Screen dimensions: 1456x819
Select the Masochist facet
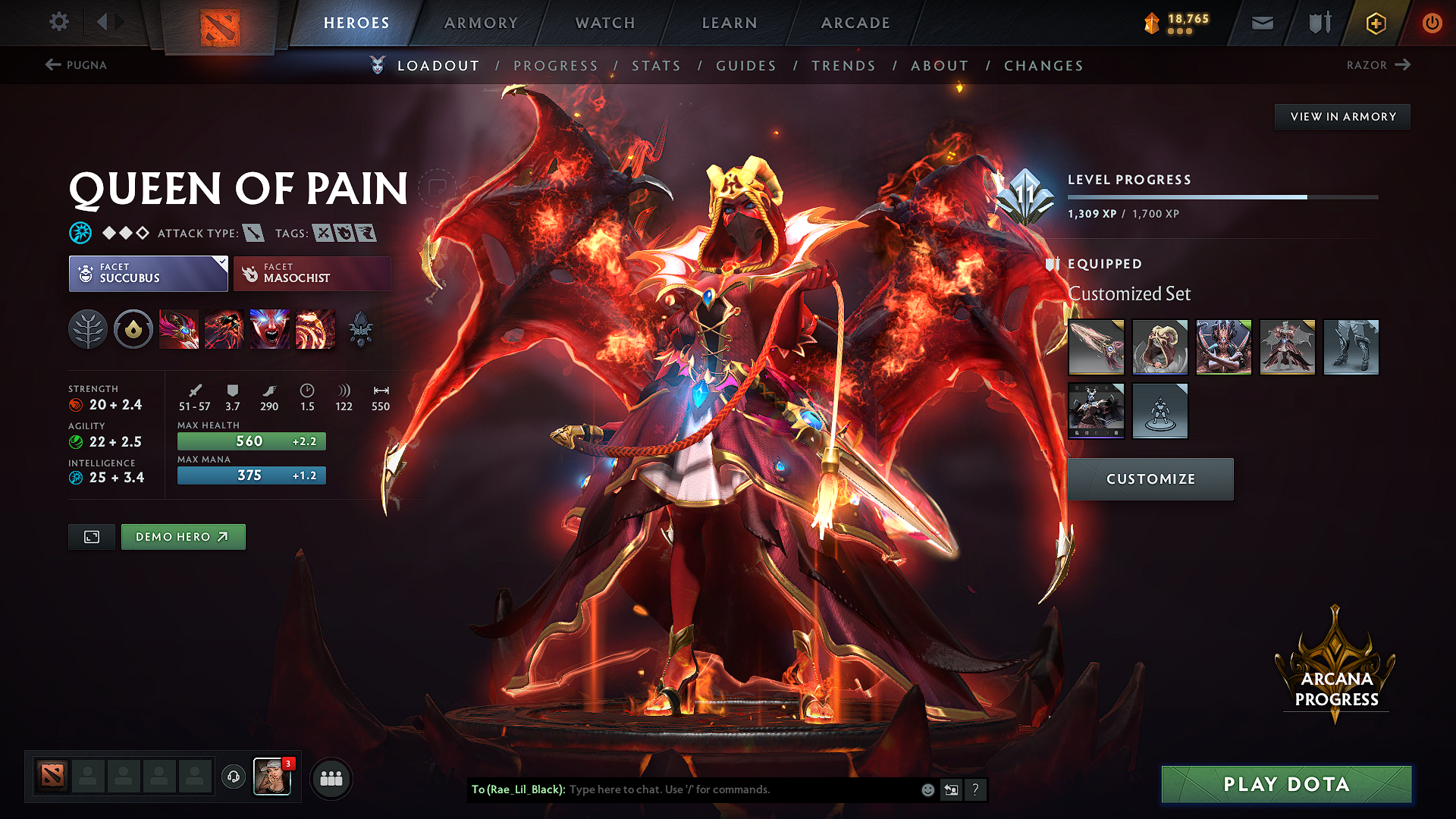[311, 273]
